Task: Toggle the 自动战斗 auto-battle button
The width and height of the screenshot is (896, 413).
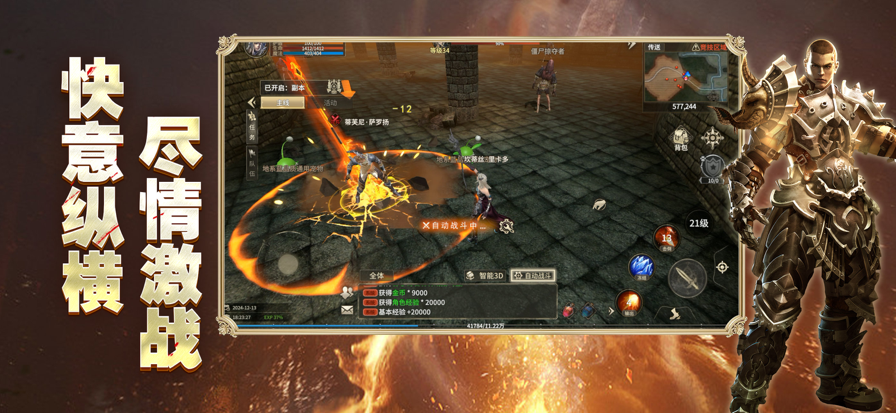Action: point(532,275)
